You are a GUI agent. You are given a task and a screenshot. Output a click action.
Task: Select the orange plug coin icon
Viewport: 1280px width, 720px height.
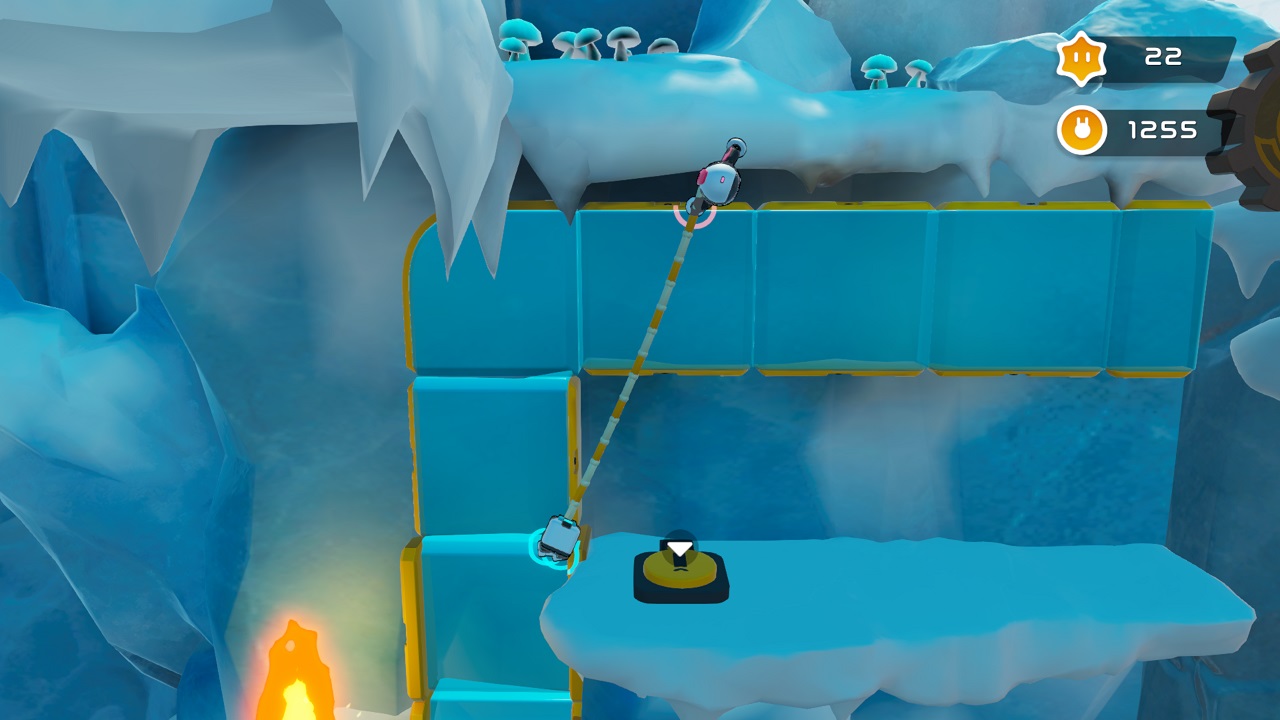tap(1081, 130)
